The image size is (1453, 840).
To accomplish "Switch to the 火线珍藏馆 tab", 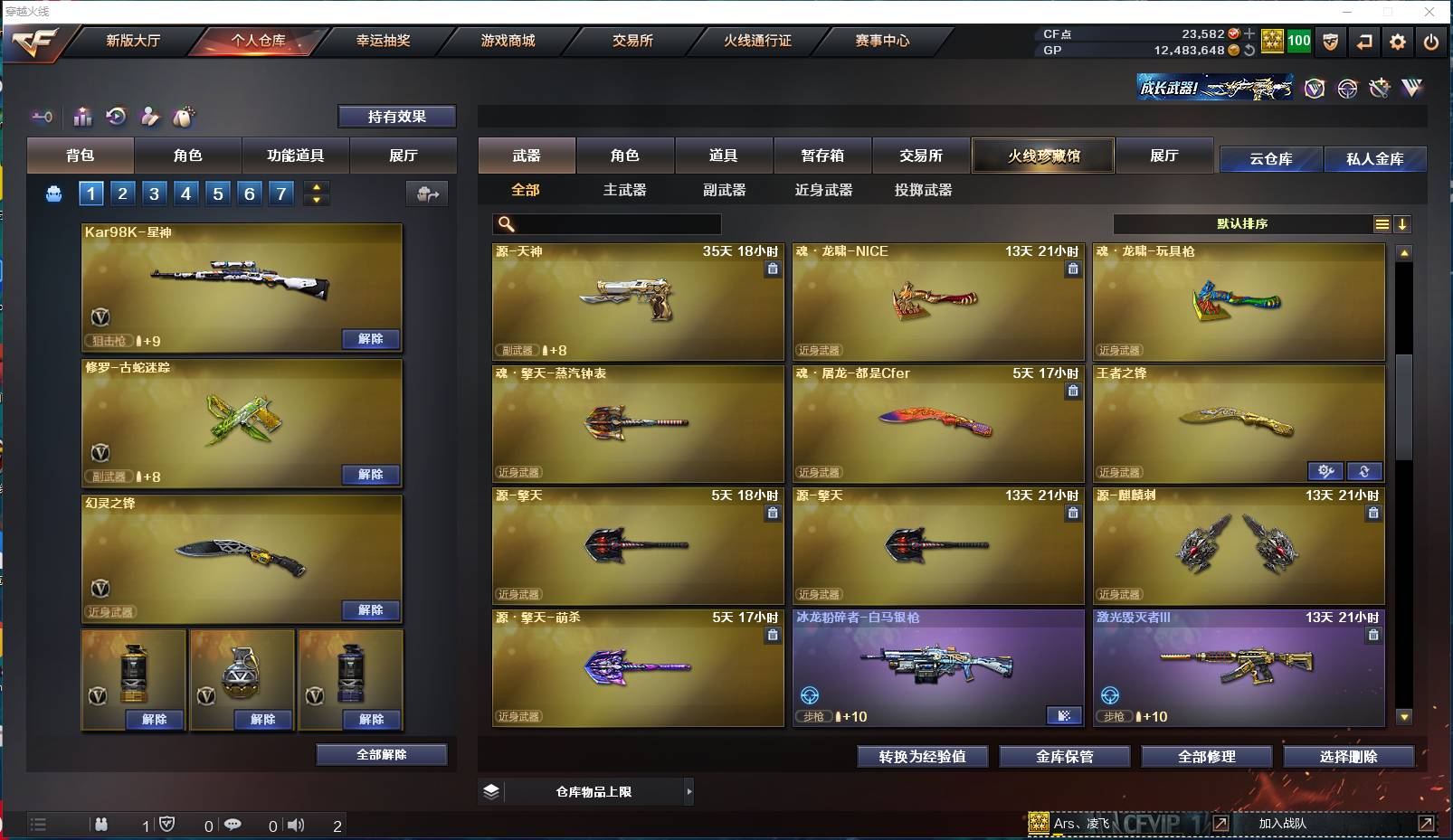I will tap(1044, 155).
